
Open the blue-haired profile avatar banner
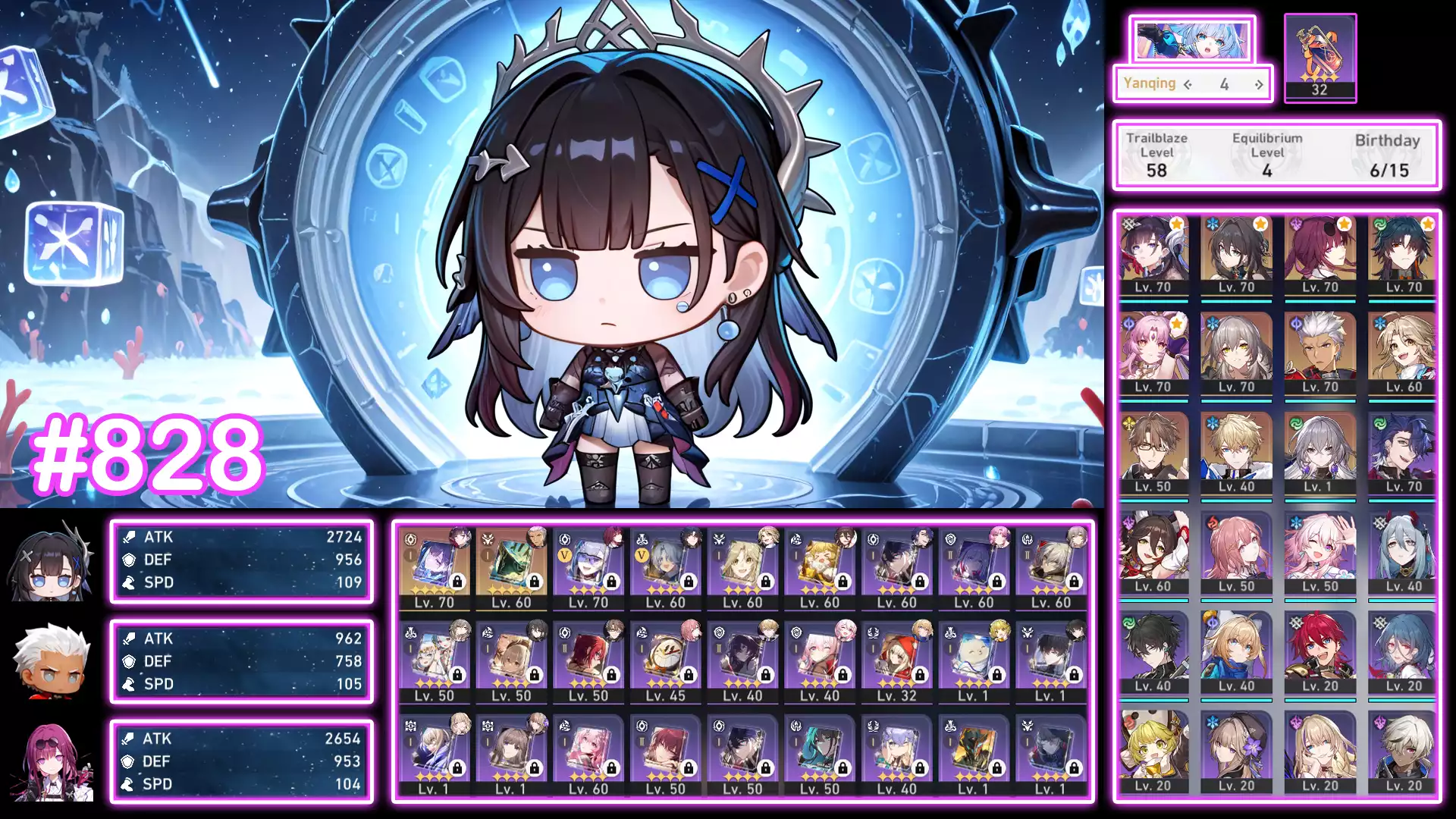click(x=1191, y=39)
